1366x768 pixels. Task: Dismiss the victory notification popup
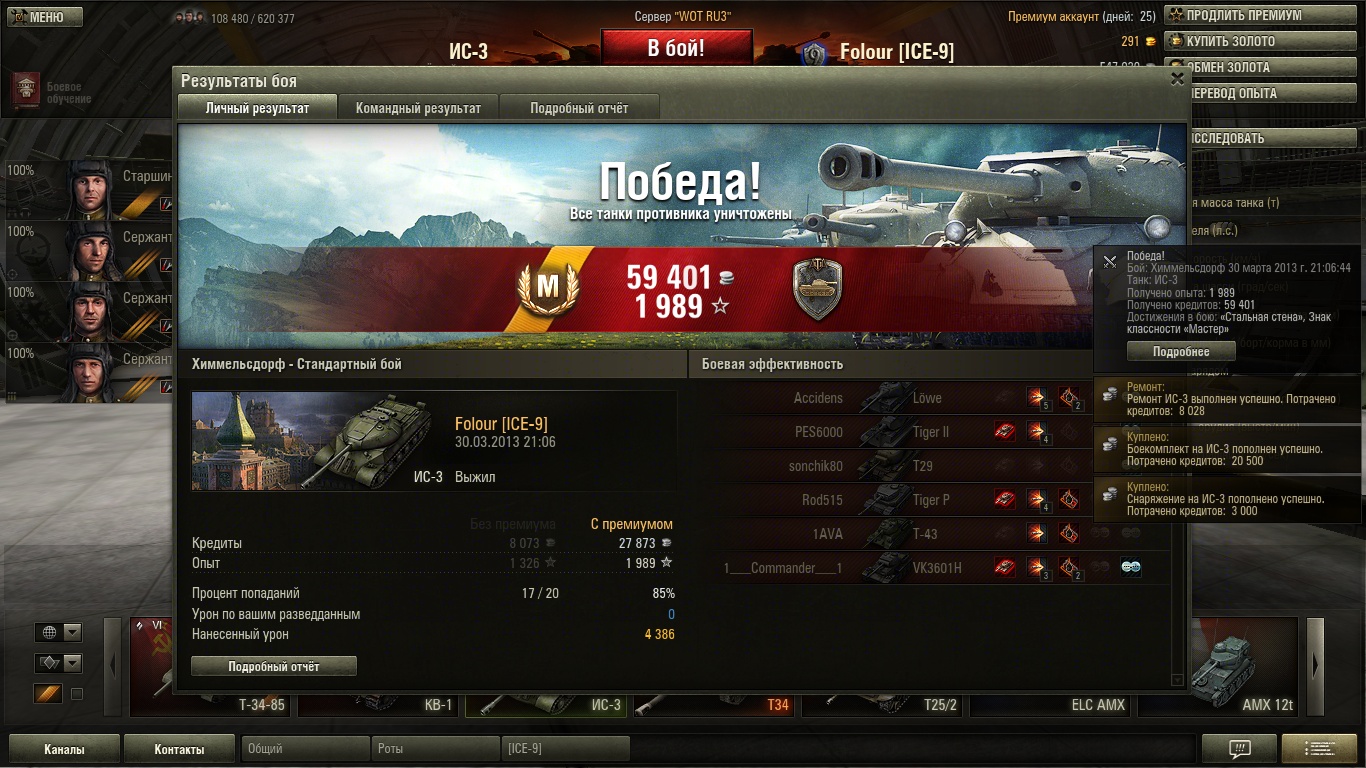click(x=1109, y=262)
